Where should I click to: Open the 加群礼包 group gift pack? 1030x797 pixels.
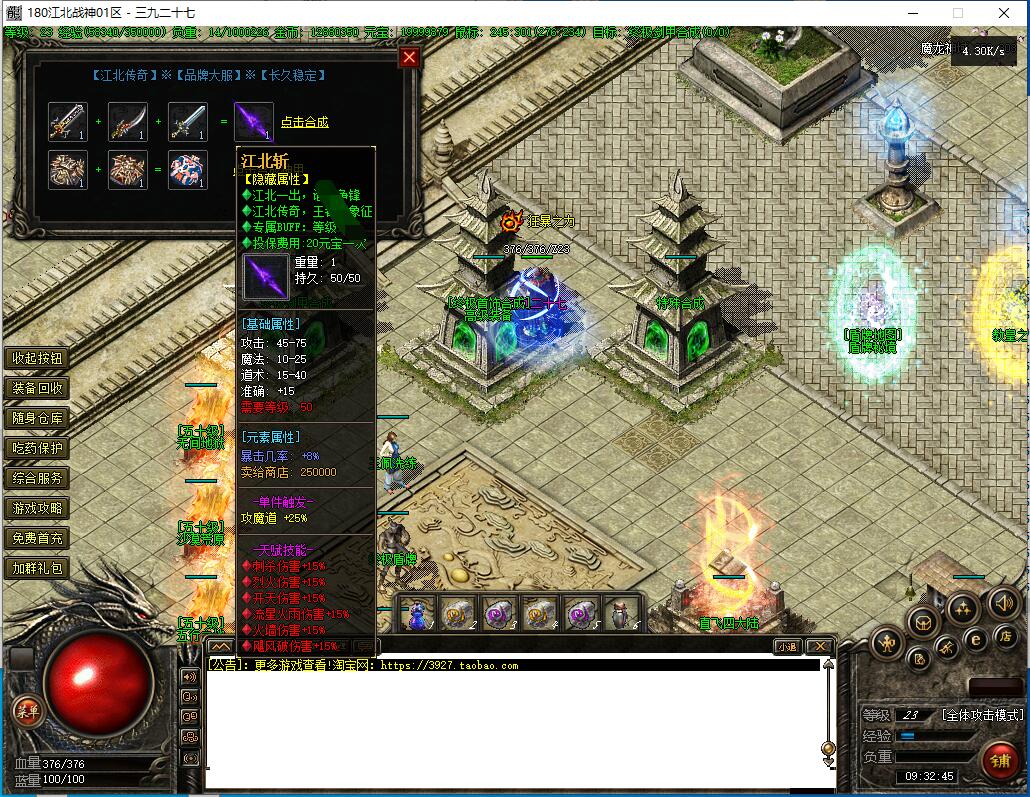[38, 568]
